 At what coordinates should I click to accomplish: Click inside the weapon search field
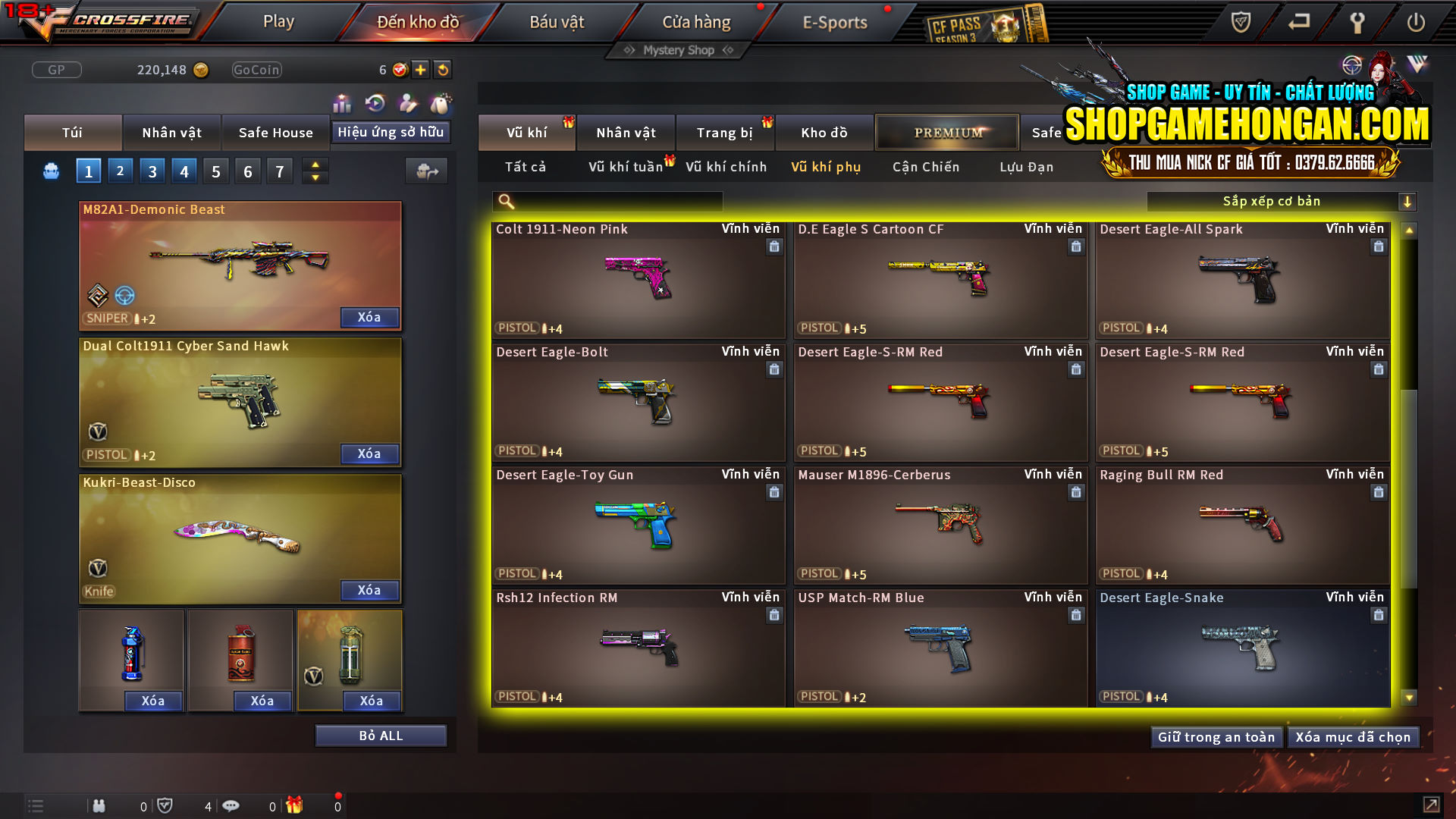[x=607, y=201]
